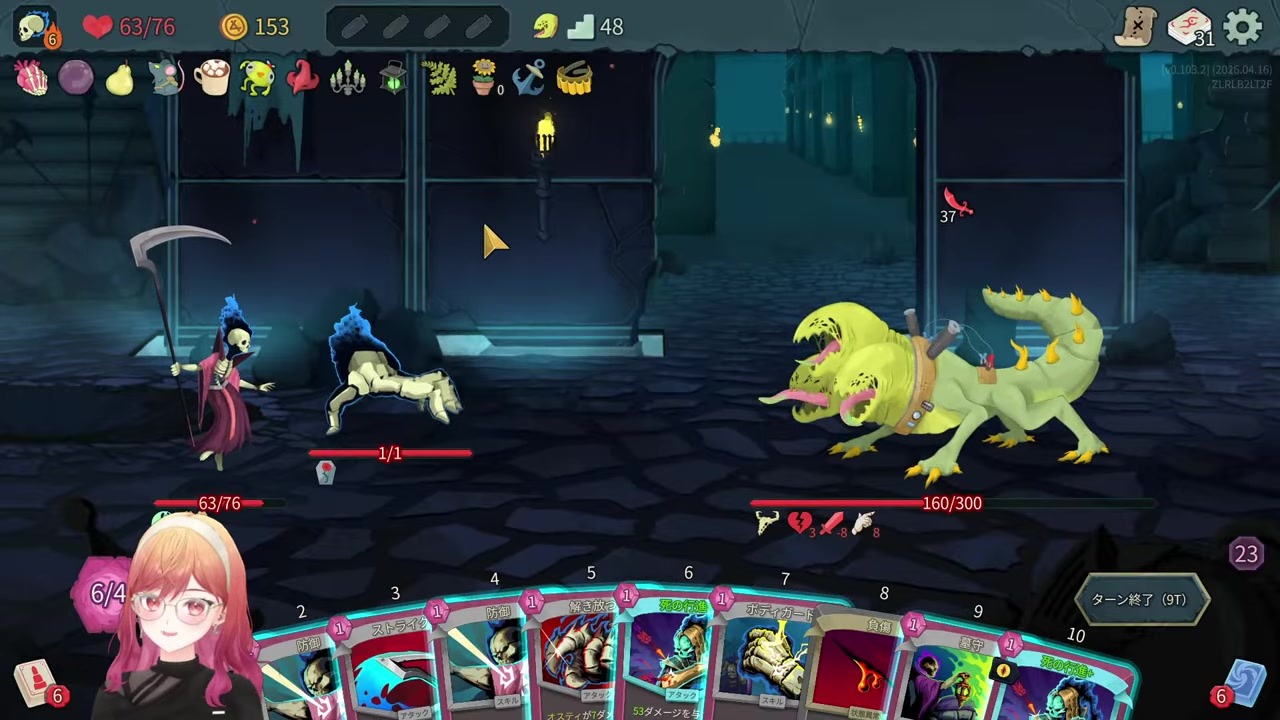Viewport: 1280px width, 720px height.
Task: Inspect the pear relic
Action: [120, 79]
